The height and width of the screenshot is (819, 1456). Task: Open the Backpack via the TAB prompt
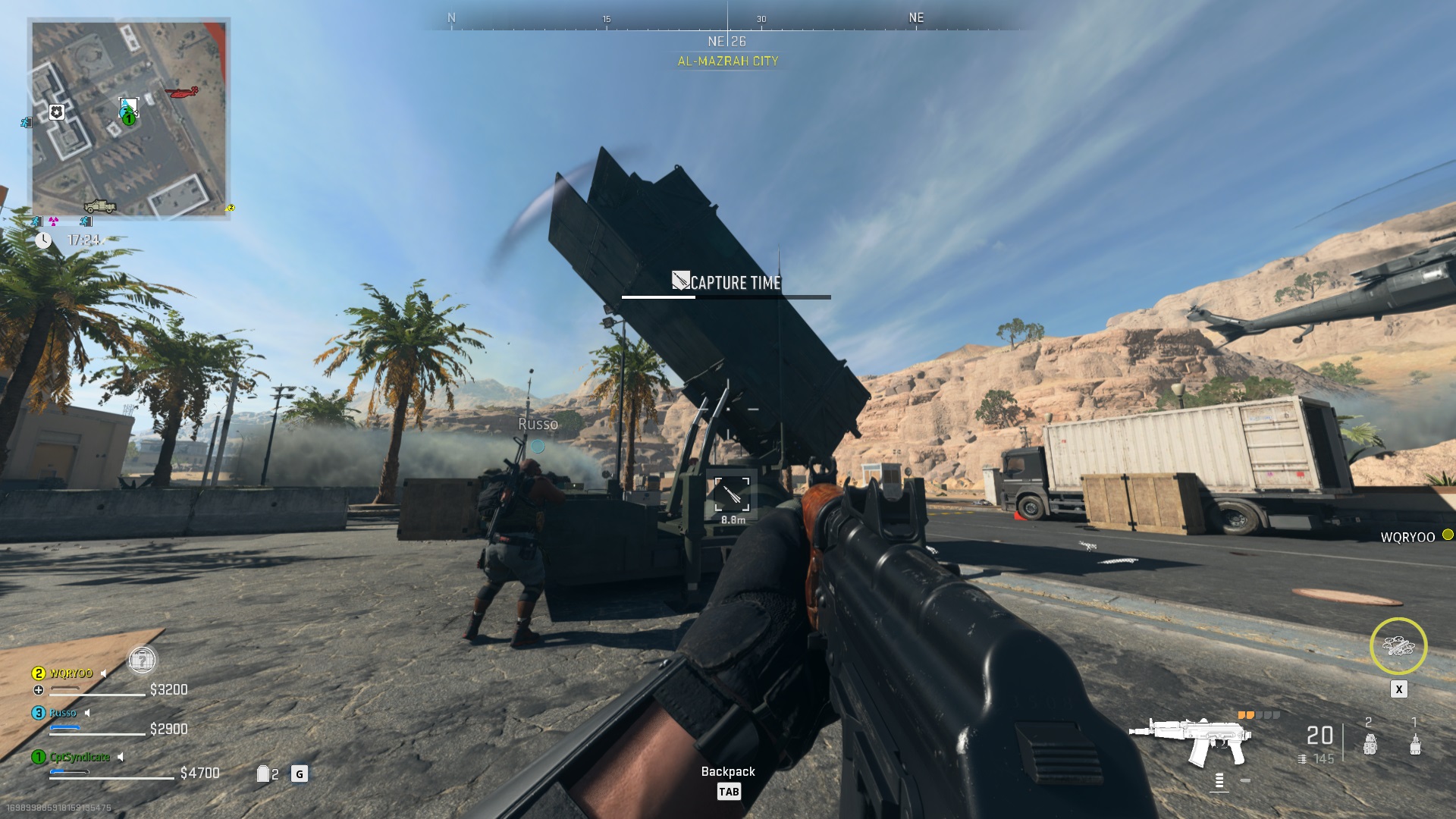point(728,792)
